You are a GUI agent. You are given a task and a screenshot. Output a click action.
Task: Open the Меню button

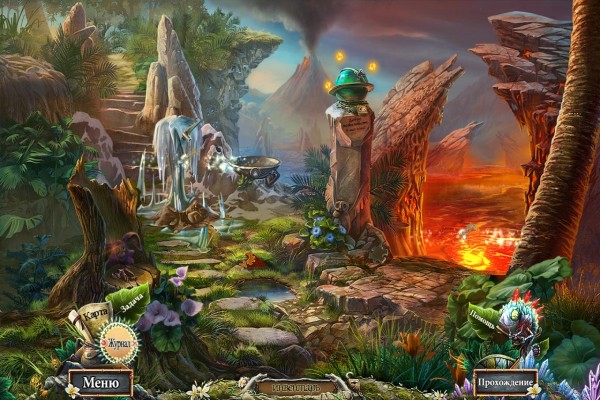pyautogui.click(x=101, y=381)
